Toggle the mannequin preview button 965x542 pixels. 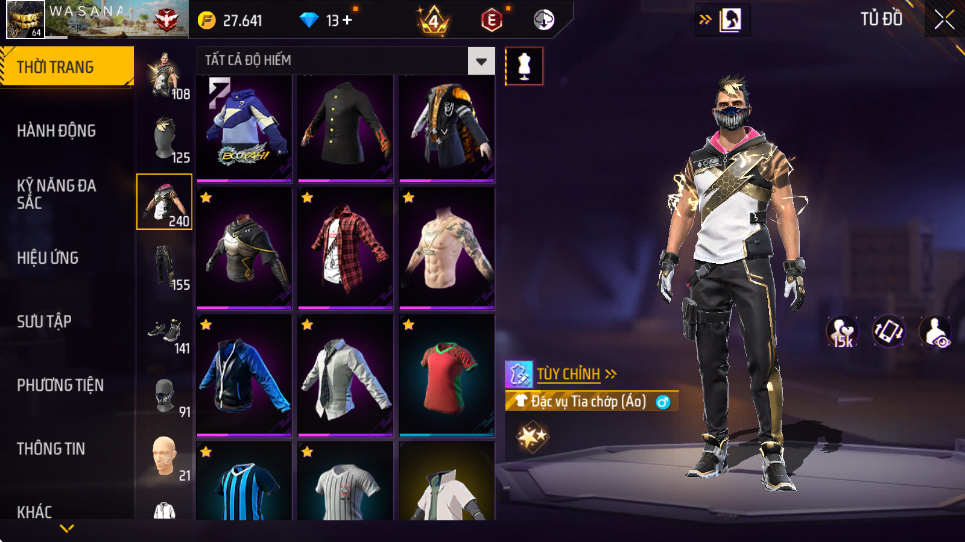click(525, 65)
